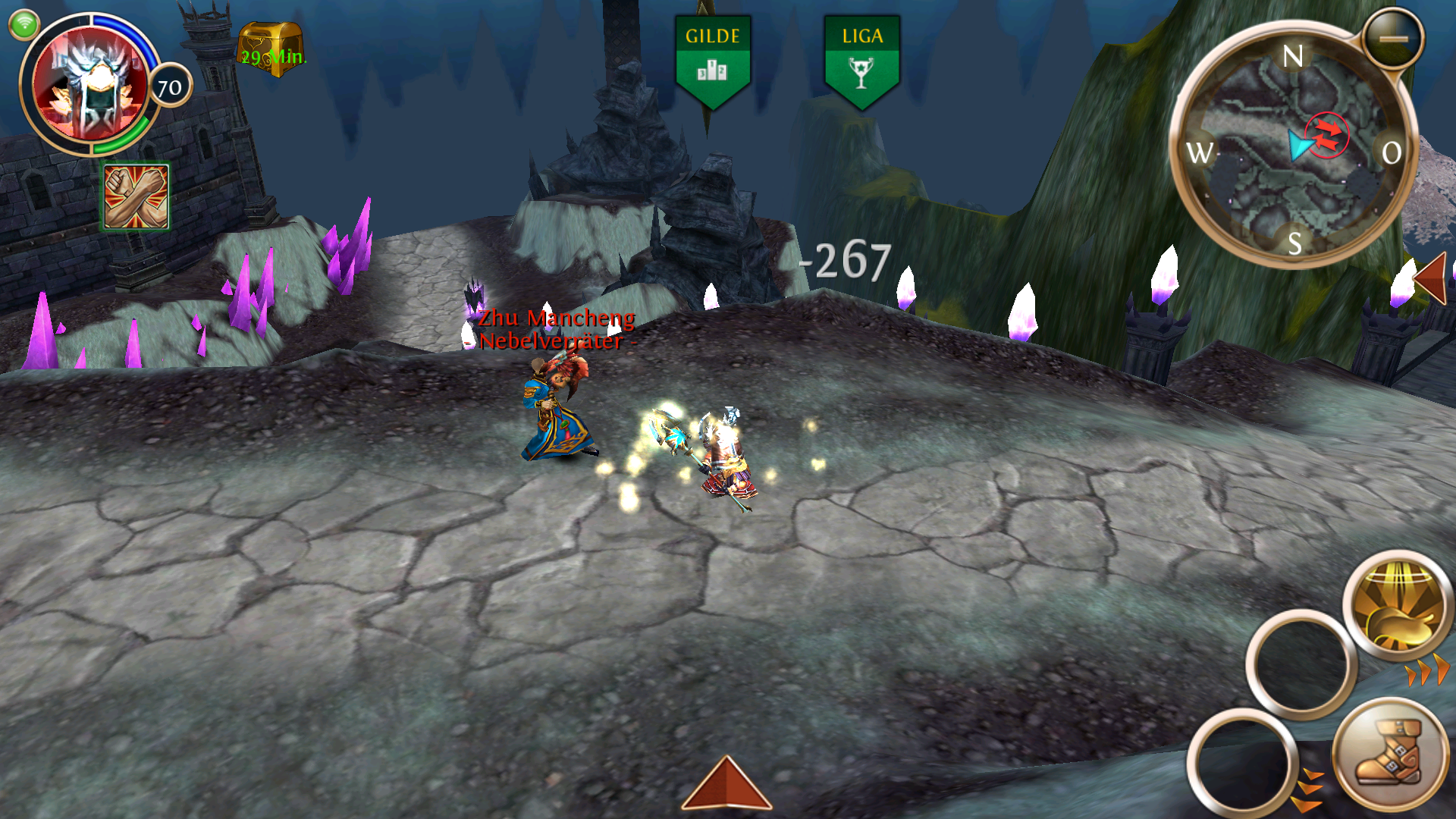Click the minimap minus button

1392,39
